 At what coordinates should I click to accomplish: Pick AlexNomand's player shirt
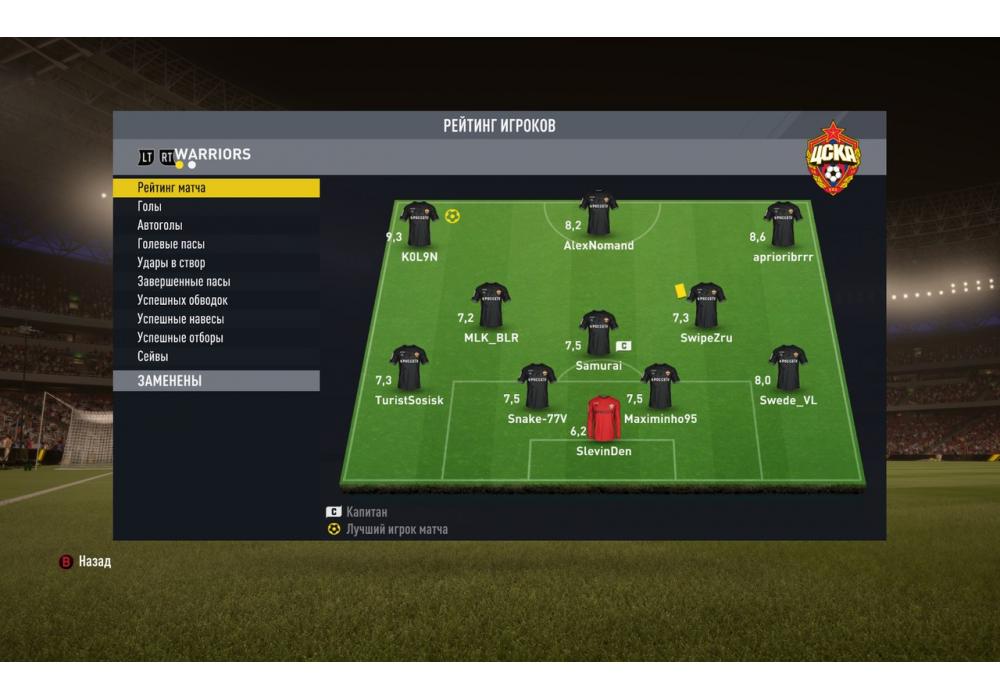coord(598,212)
